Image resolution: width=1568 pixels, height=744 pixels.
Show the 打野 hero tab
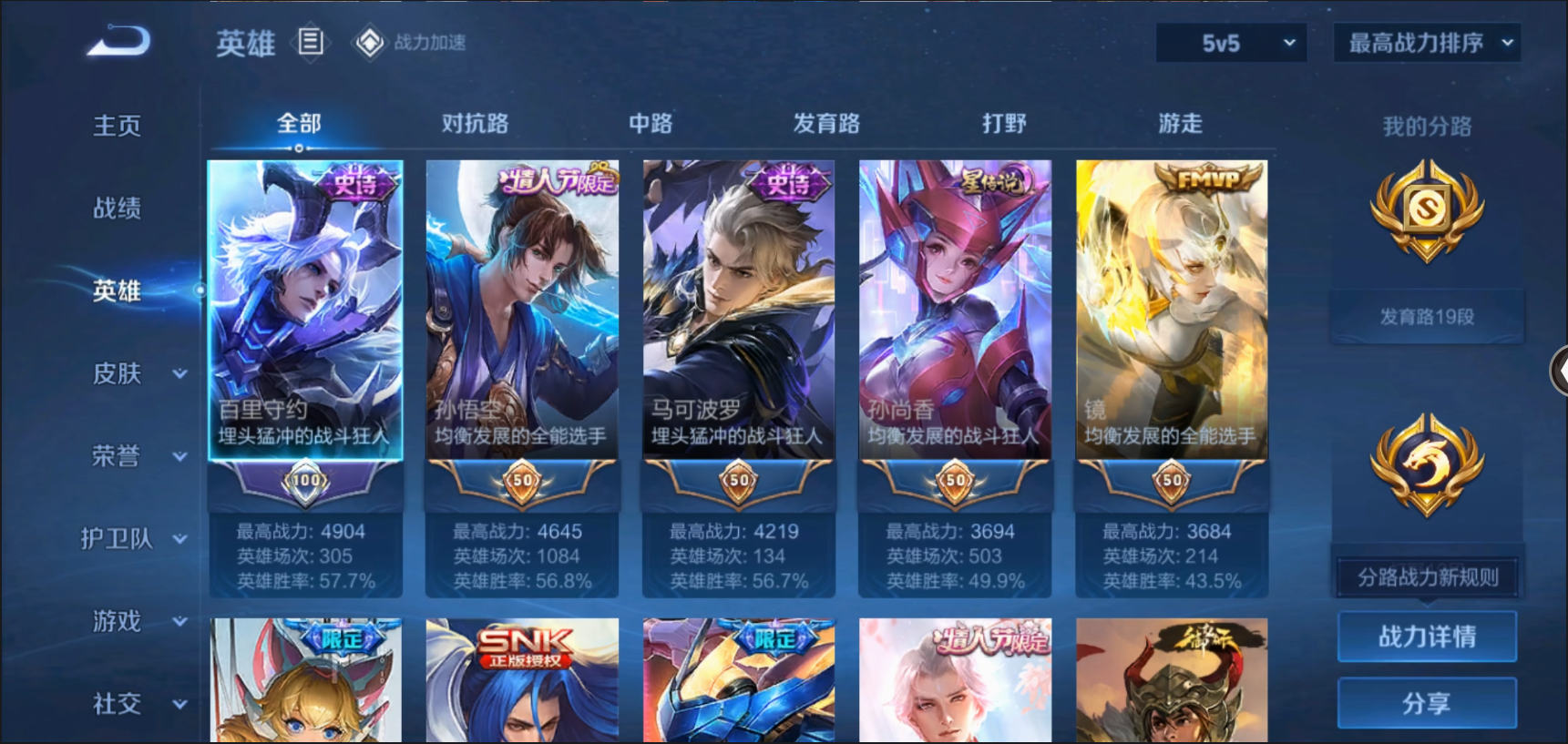point(1004,124)
